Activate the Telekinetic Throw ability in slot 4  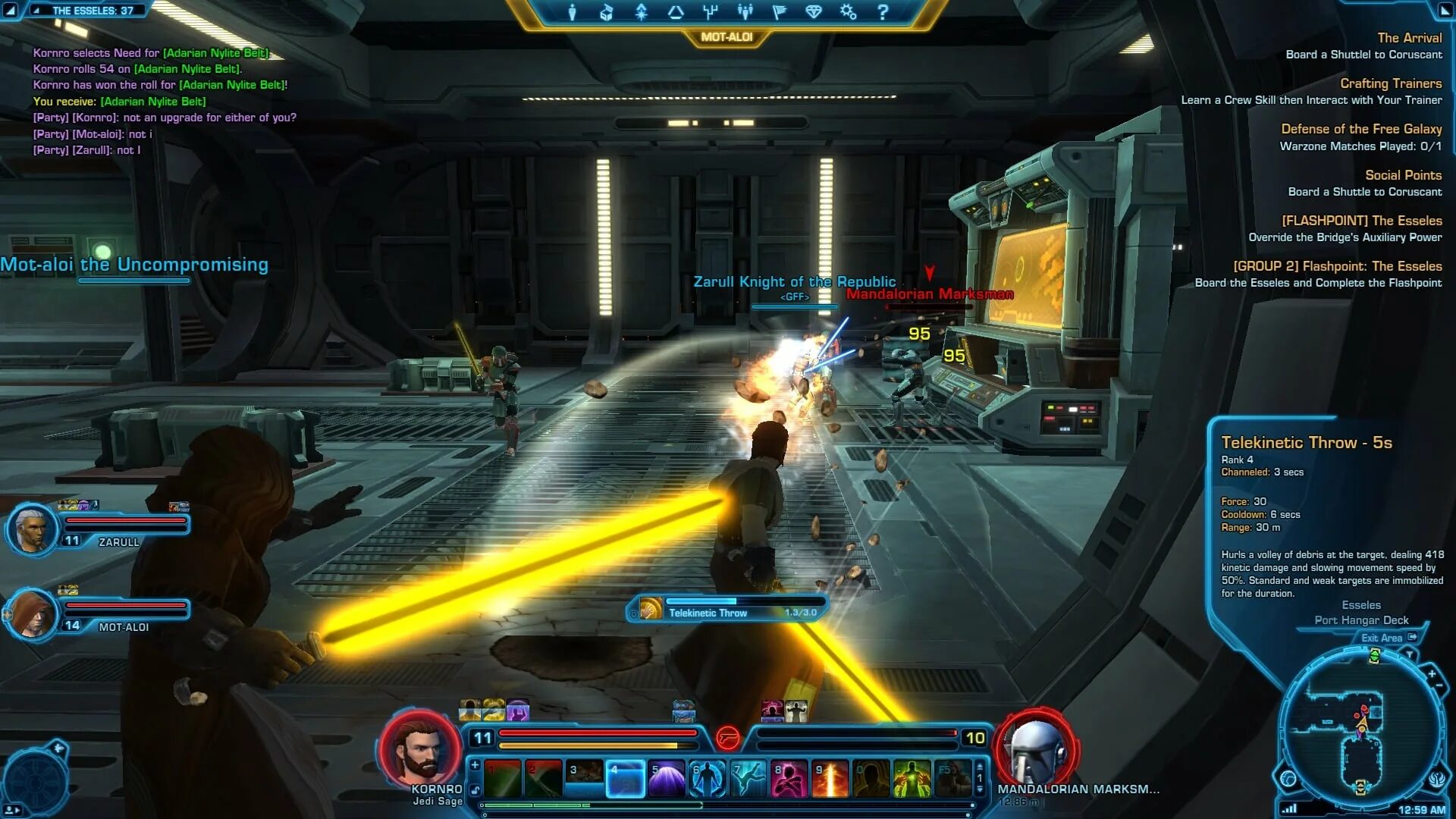(625, 779)
